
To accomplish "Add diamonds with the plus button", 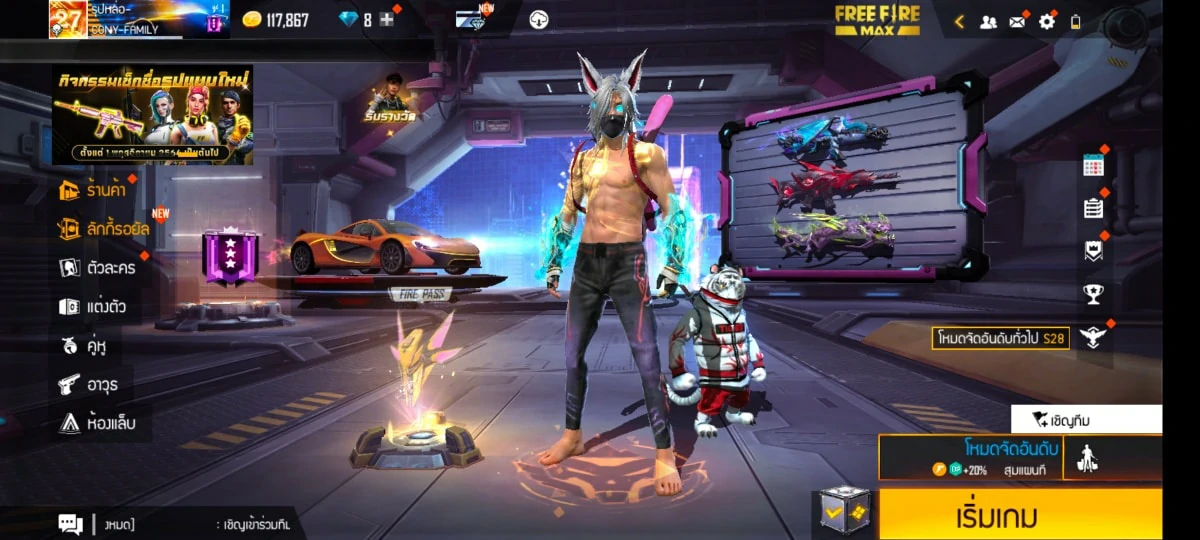I will tap(387, 20).
